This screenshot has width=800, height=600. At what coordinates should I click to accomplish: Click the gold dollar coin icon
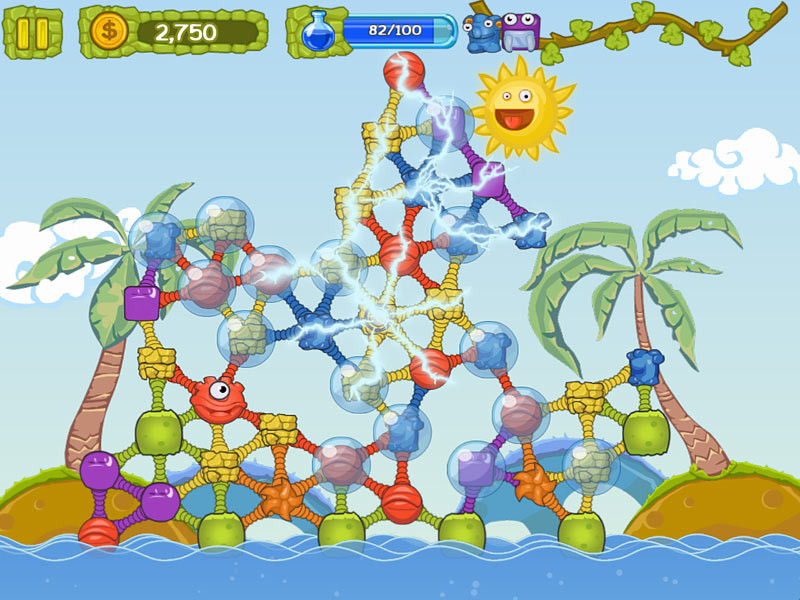tap(107, 32)
